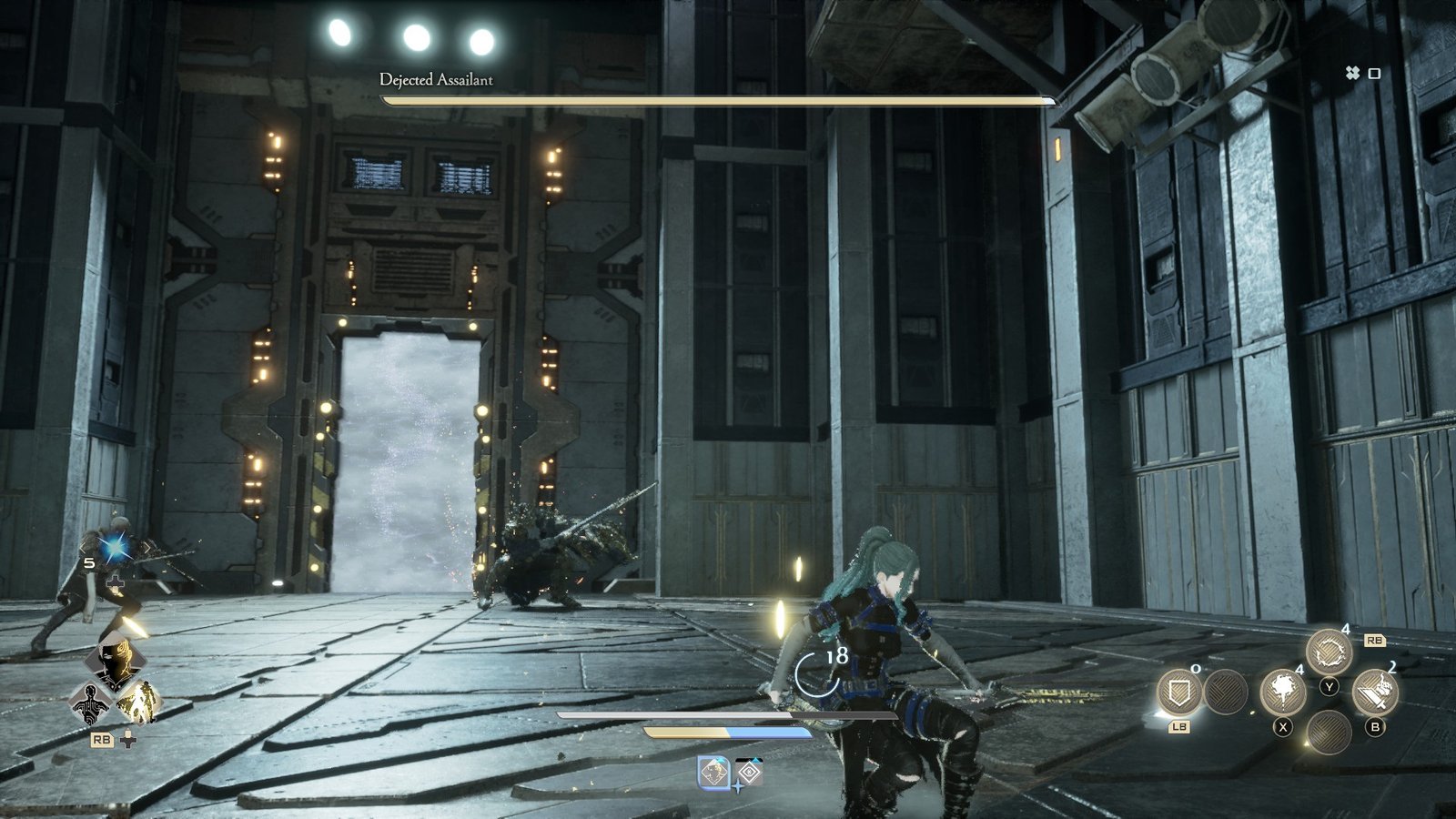
Task: Click the plus sign between the item slots
Action: tap(738, 786)
